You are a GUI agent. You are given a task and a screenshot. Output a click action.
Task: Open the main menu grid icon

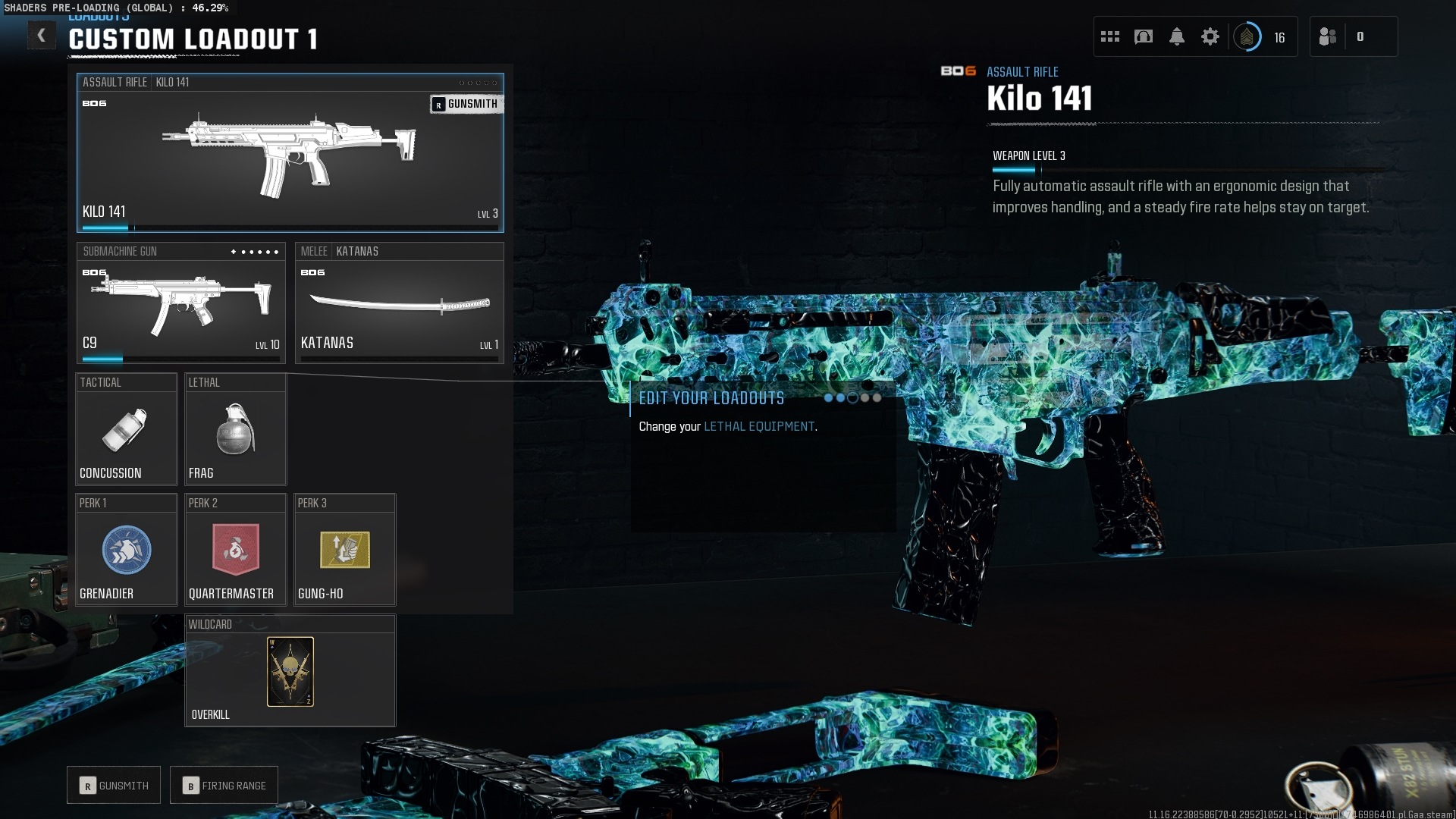click(1110, 36)
